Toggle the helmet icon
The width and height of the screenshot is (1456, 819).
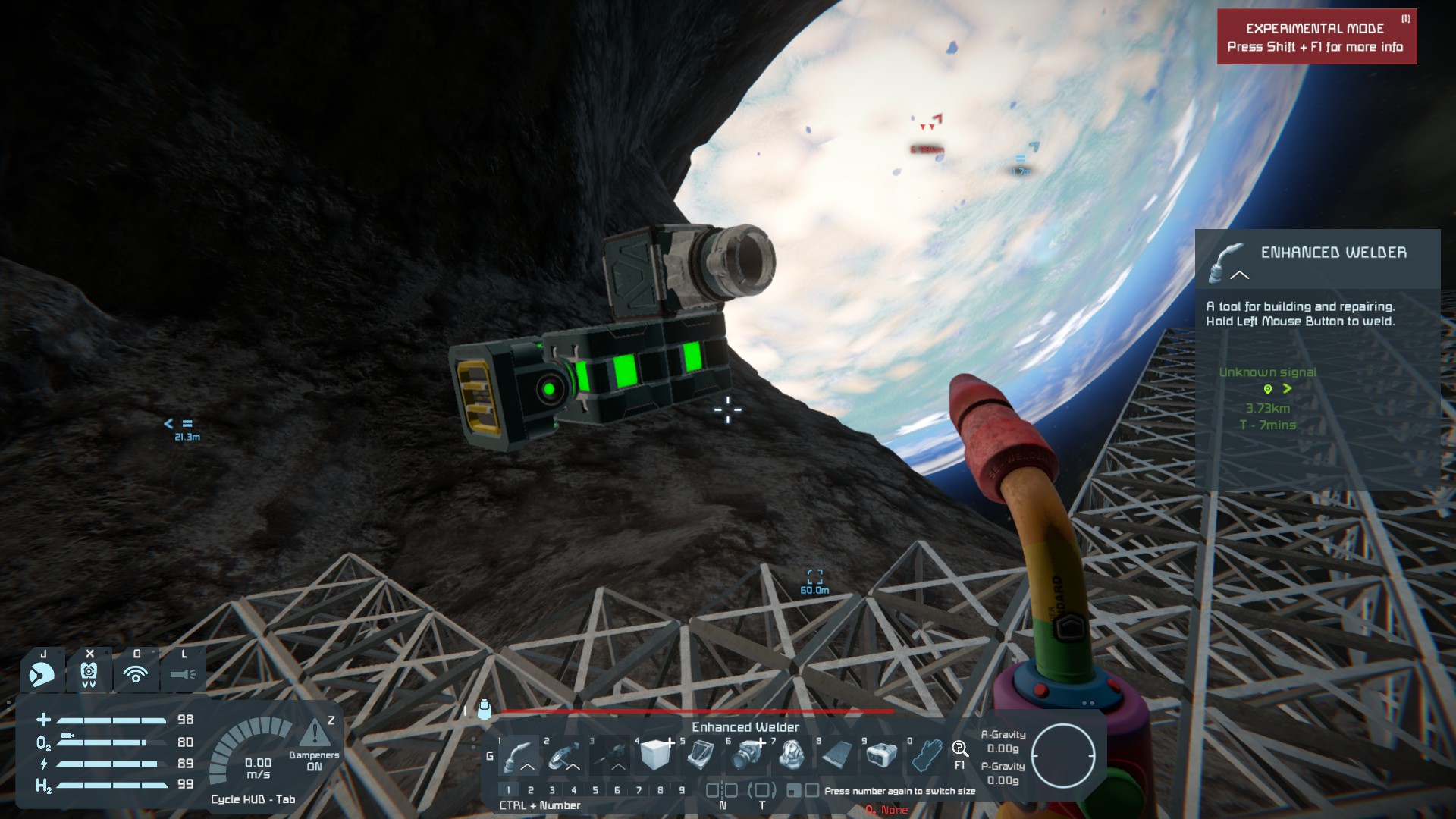pyautogui.click(x=42, y=673)
